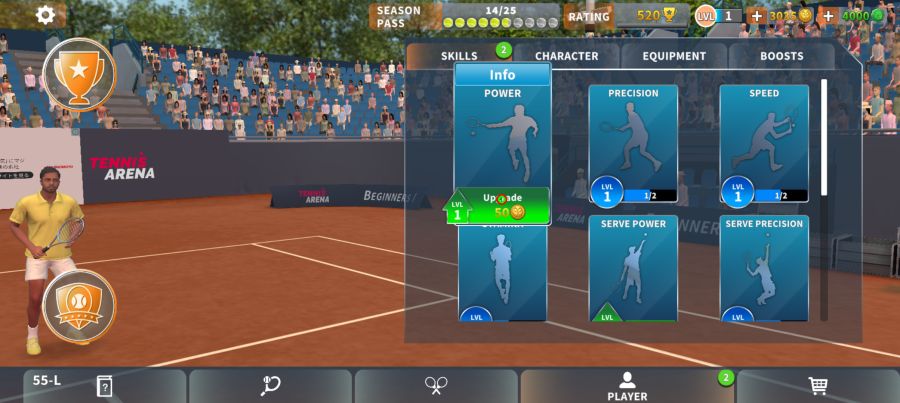900x403 pixels.
Task: Show Info for the Power skill
Action: pyautogui.click(x=502, y=75)
